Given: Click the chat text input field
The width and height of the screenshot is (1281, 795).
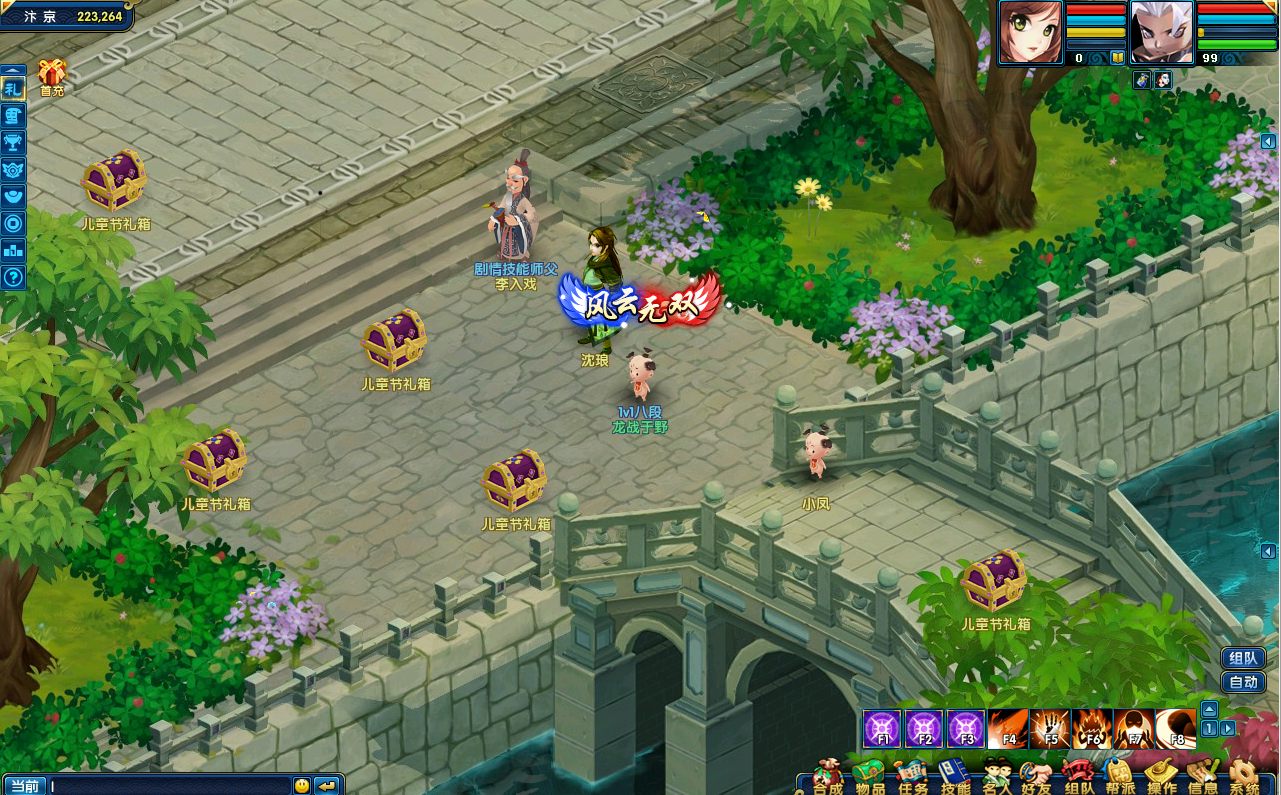Looking at the screenshot, I should (168, 786).
